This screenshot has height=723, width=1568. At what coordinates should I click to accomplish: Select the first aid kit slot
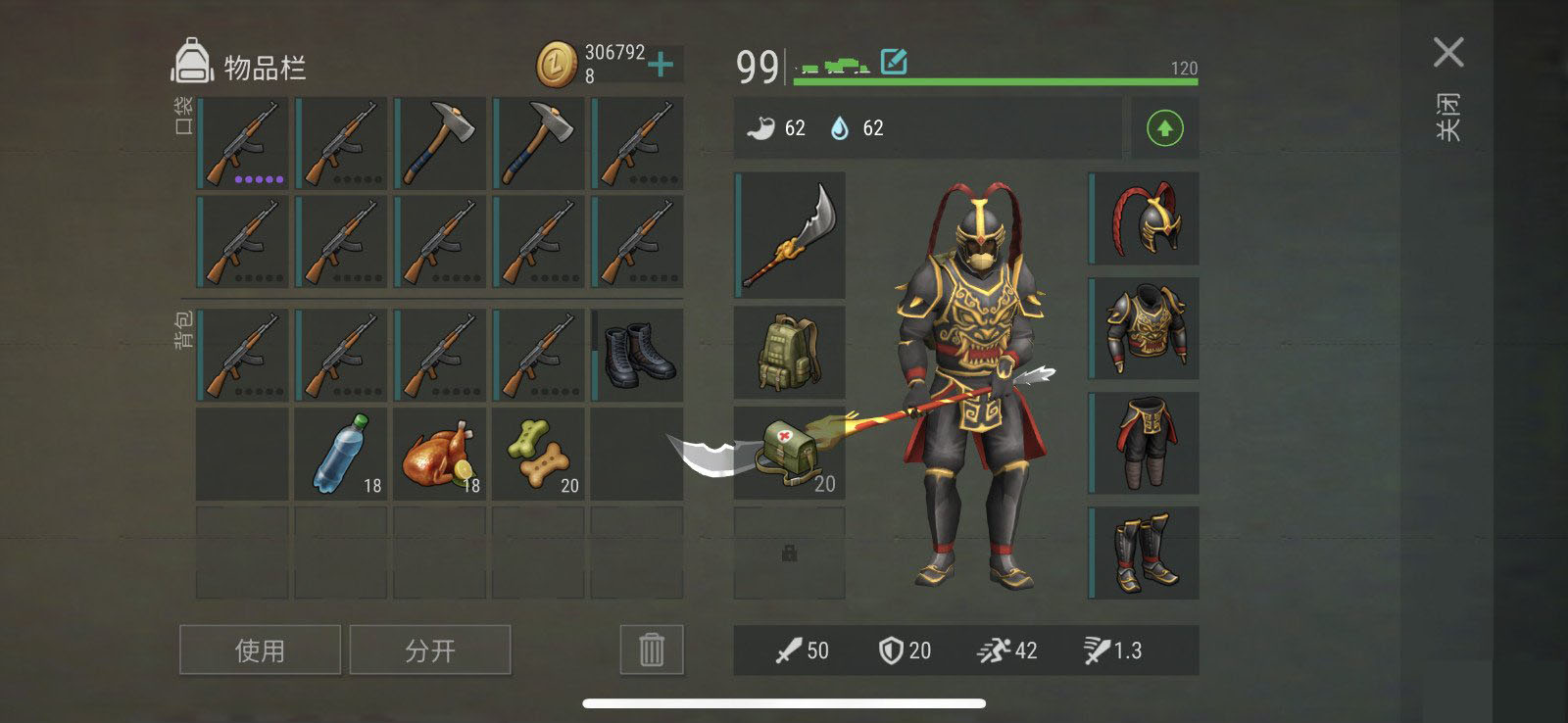coord(790,453)
